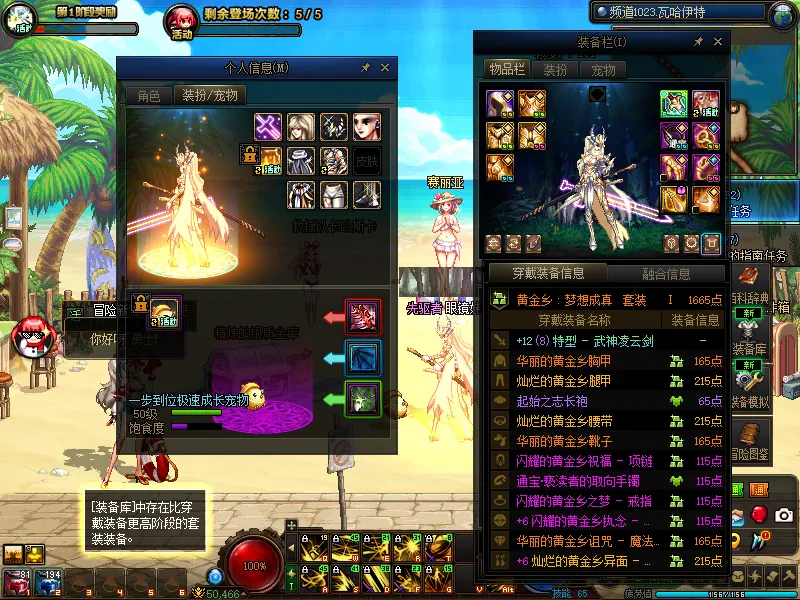Open the 装备模拟 wrench icon
Viewport: 800px width, 600px height.
[748, 378]
